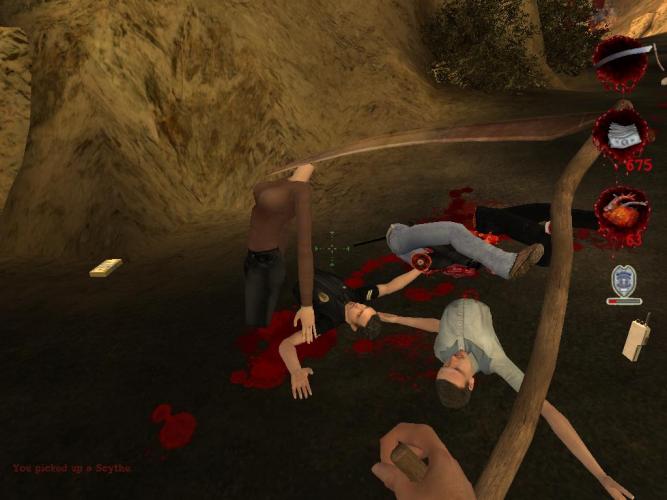This screenshot has width=667, height=500.
Task: Click the police radio icon
Action: pos(636,337)
